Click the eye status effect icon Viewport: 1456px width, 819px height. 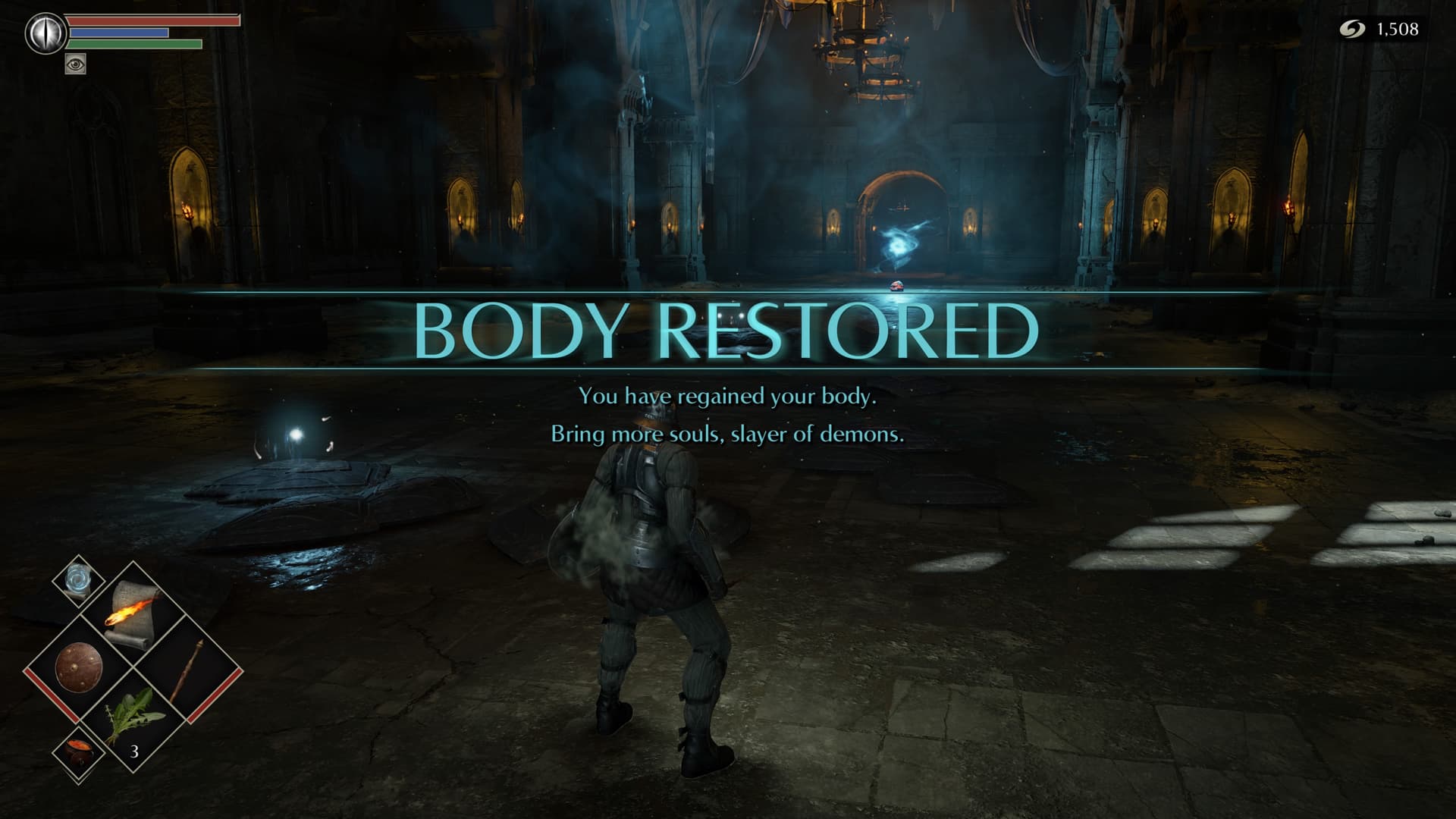[76, 64]
